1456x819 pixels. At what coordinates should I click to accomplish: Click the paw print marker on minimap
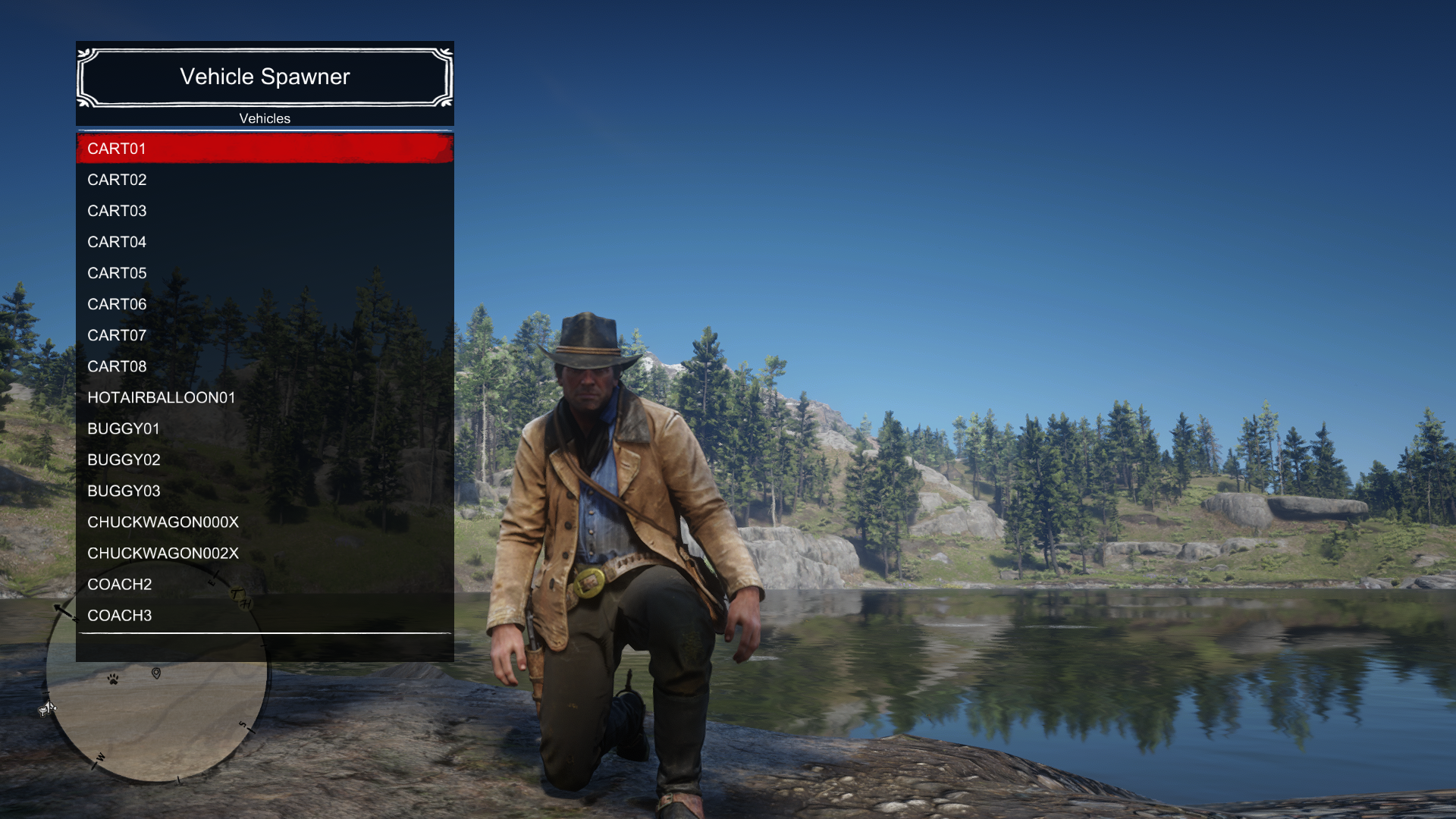[x=113, y=679]
